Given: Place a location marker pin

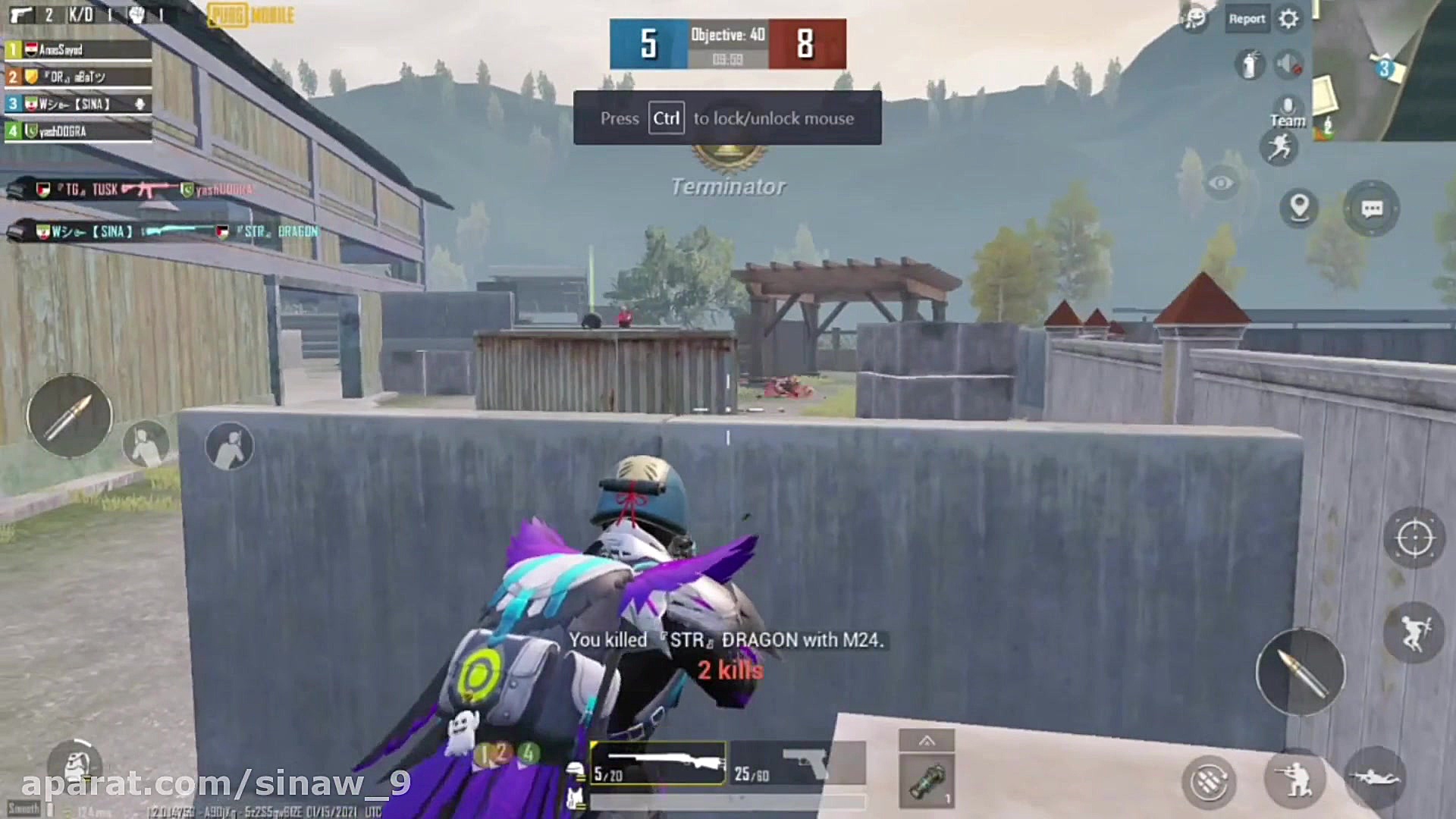Looking at the screenshot, I should pyautogui.click(x=1299, y=207).
